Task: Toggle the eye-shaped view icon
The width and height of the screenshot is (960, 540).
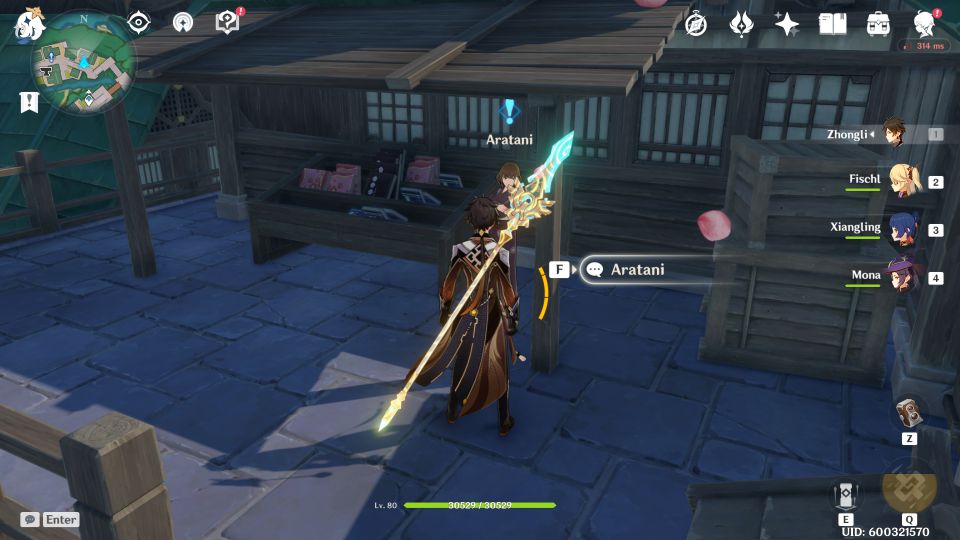Action: tap(139, 23)
